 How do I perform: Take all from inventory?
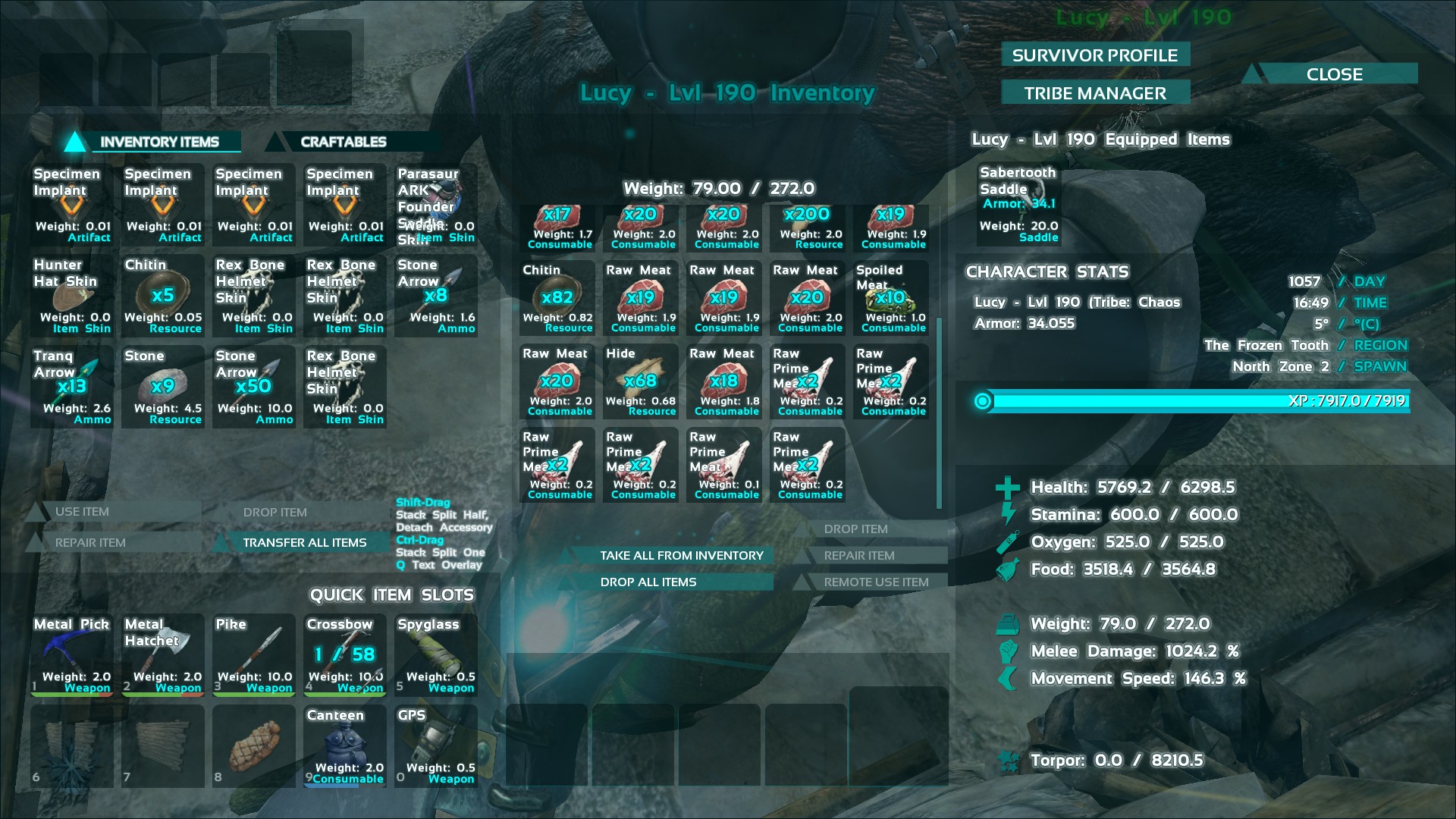[x=681, y=555]
